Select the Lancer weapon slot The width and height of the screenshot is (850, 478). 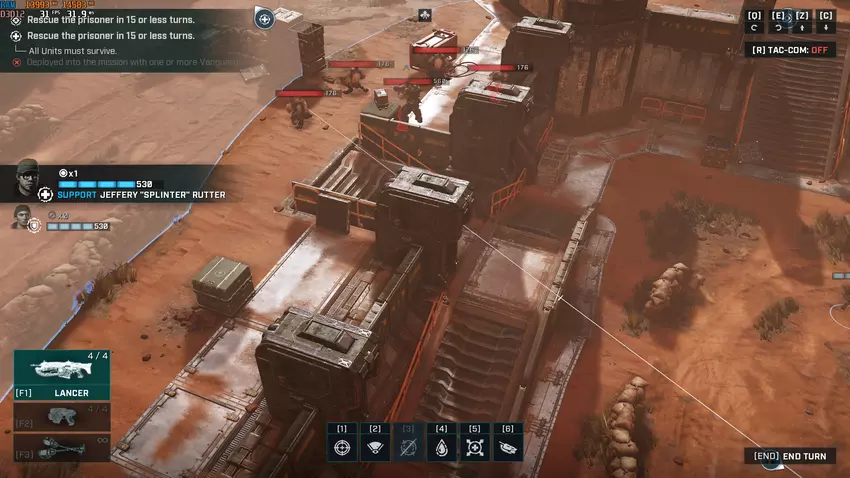coord(62,375)
